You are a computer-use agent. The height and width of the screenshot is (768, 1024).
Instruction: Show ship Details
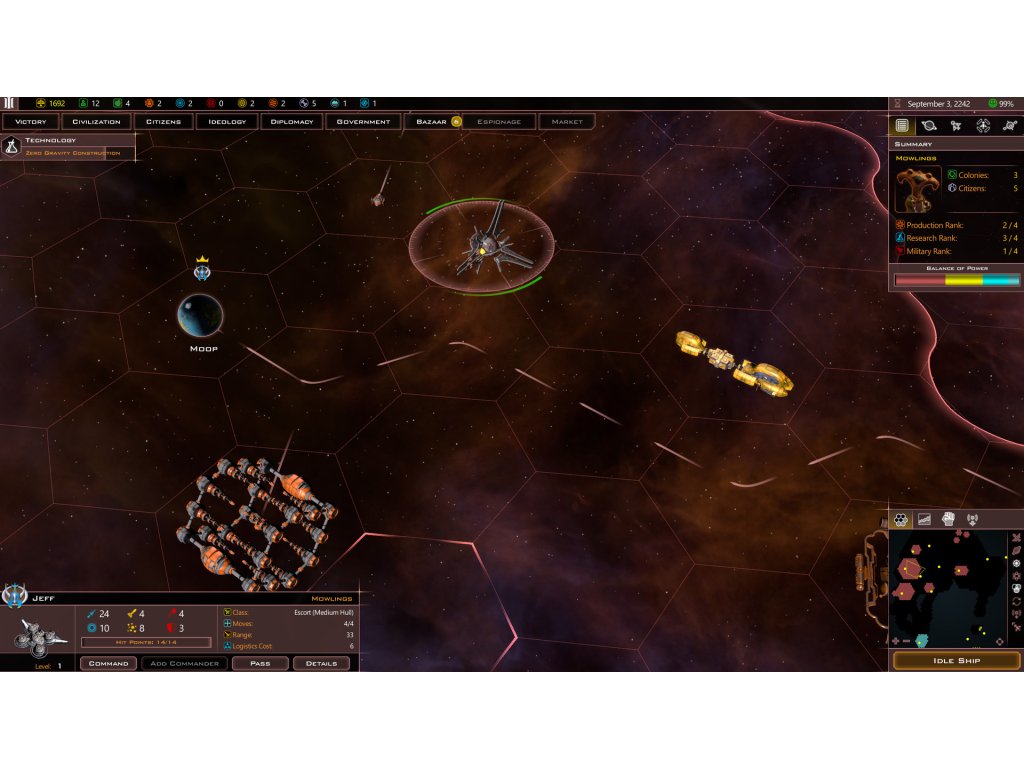click(321, 663)
